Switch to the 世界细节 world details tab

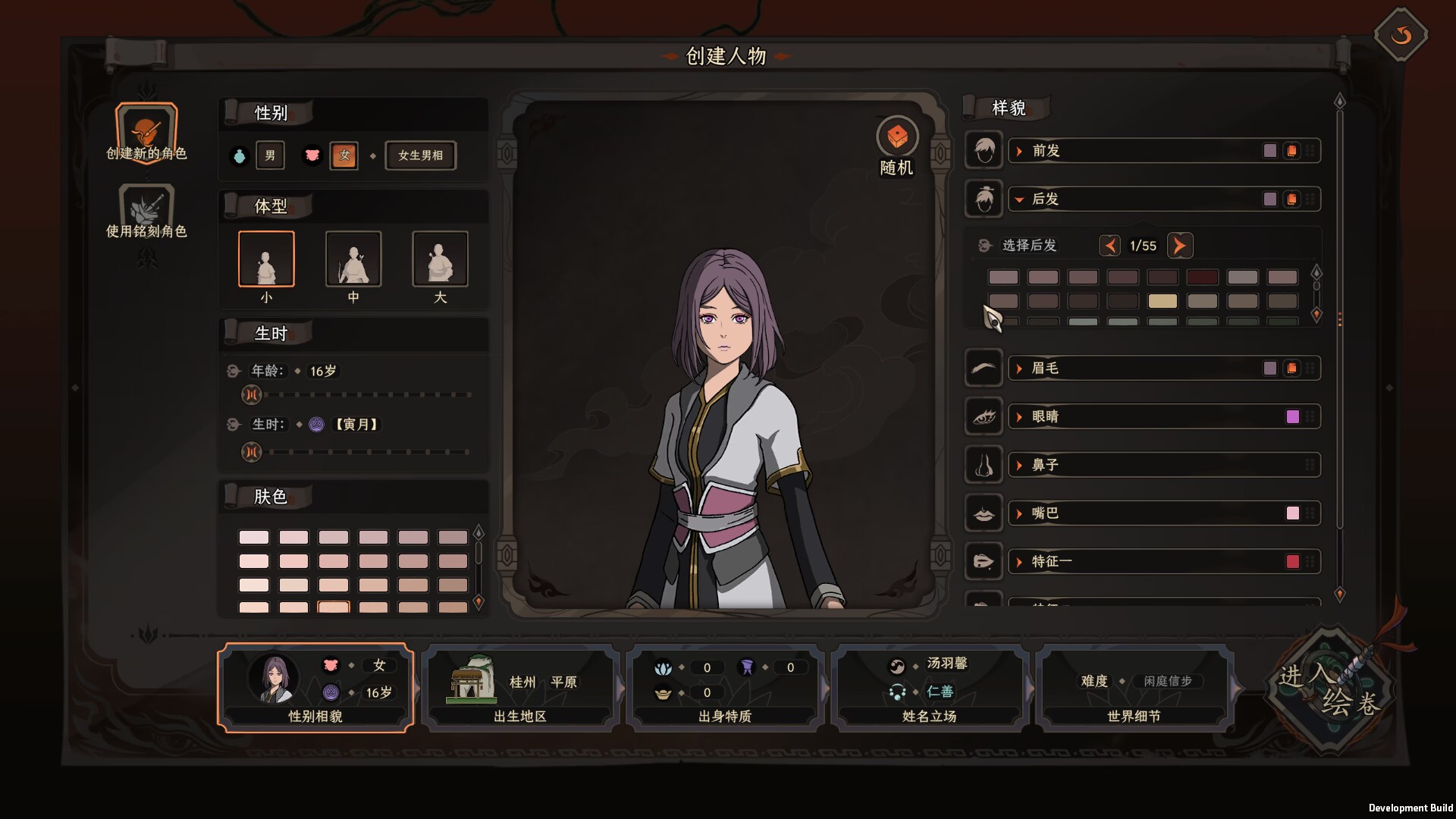pyautogui.click(x=1134, y=688)
